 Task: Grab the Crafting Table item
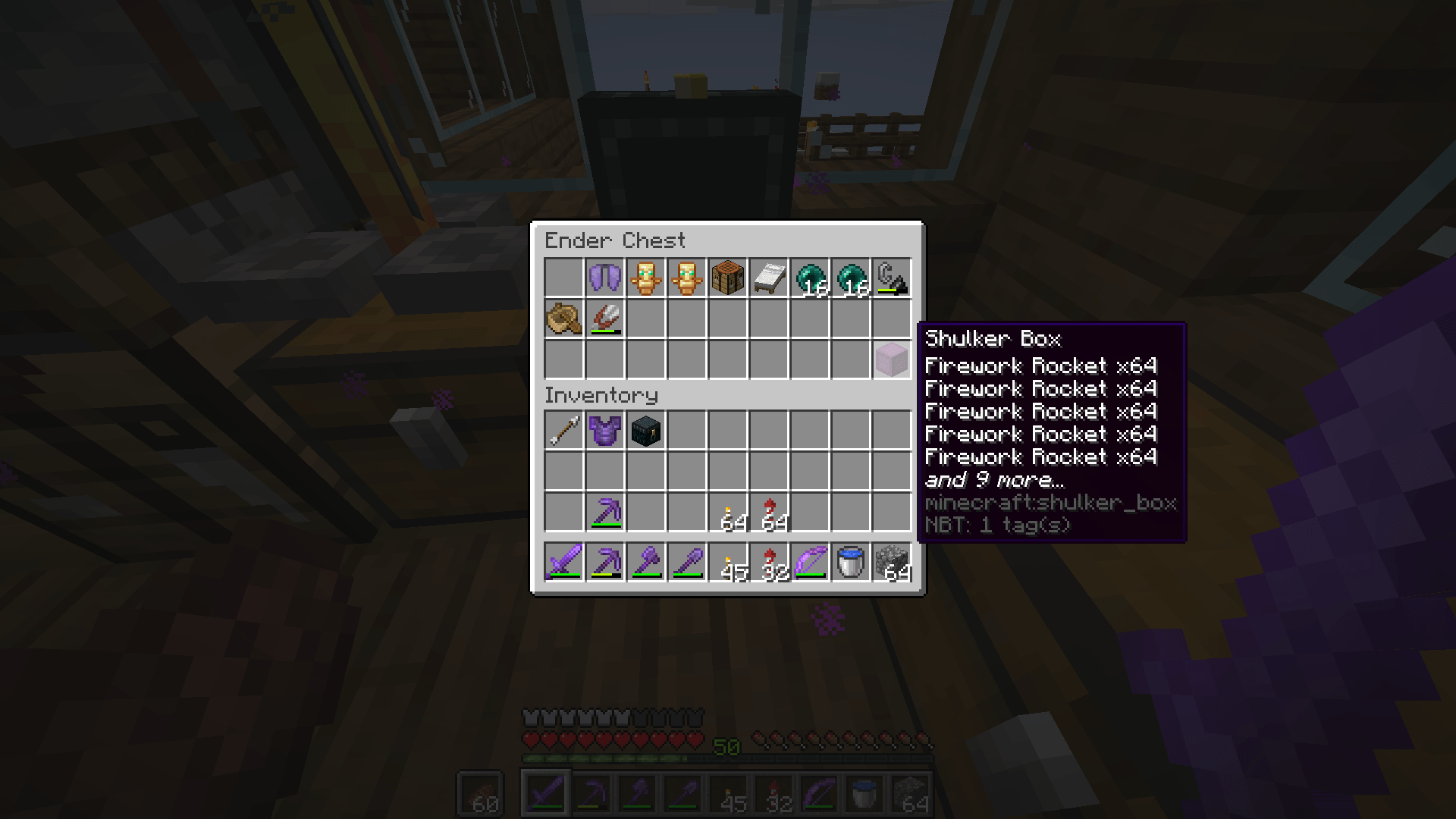[727, 278]
